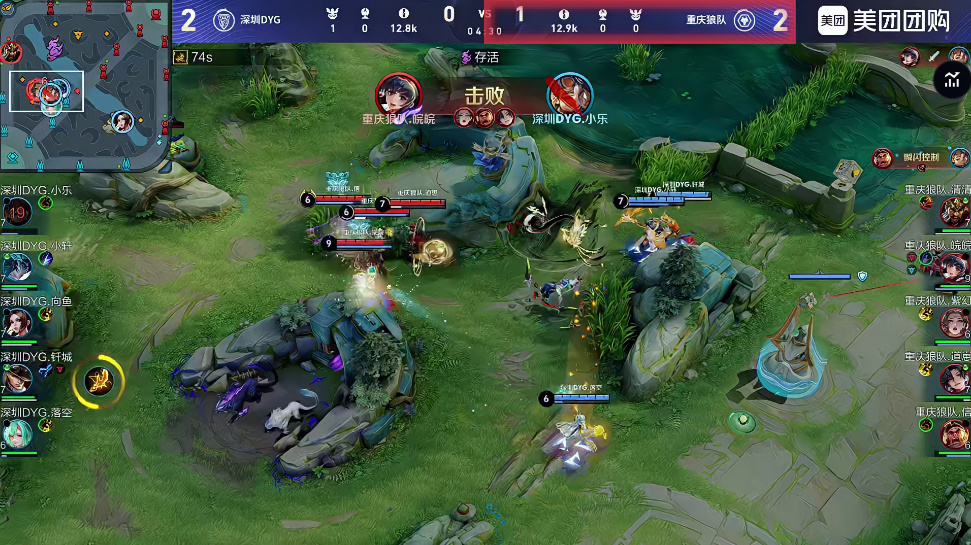View 深圳DYG.钎城 player portrait
This screenshot has width=971, height=545.
pos(17,378)
